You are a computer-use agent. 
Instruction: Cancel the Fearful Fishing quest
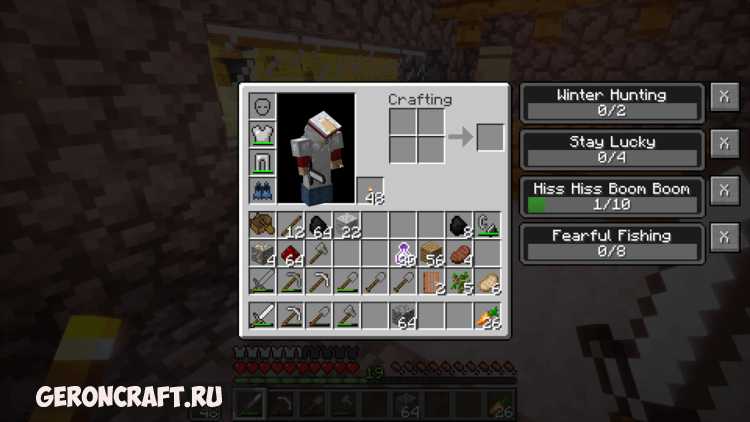click(x=724, y=237)
